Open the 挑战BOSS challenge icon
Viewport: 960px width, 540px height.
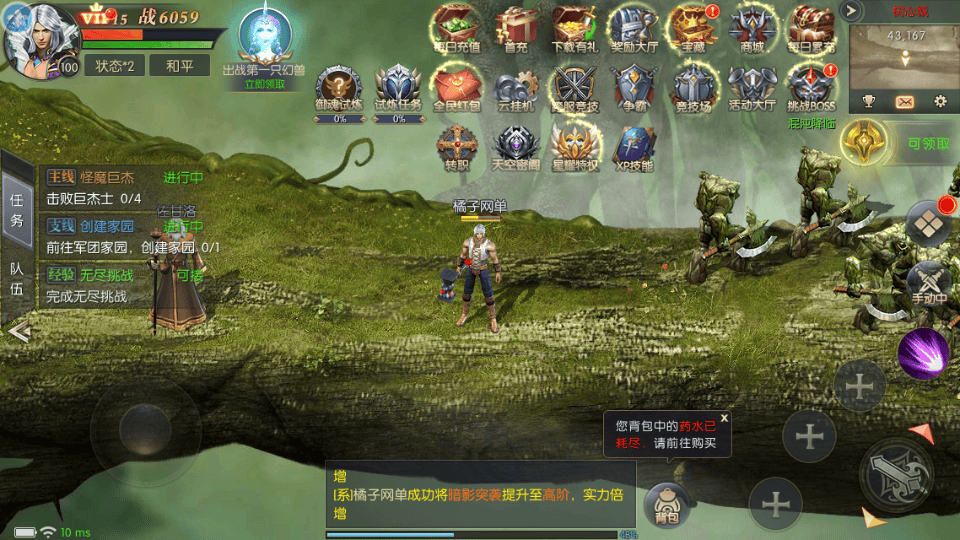coord(810,87)
